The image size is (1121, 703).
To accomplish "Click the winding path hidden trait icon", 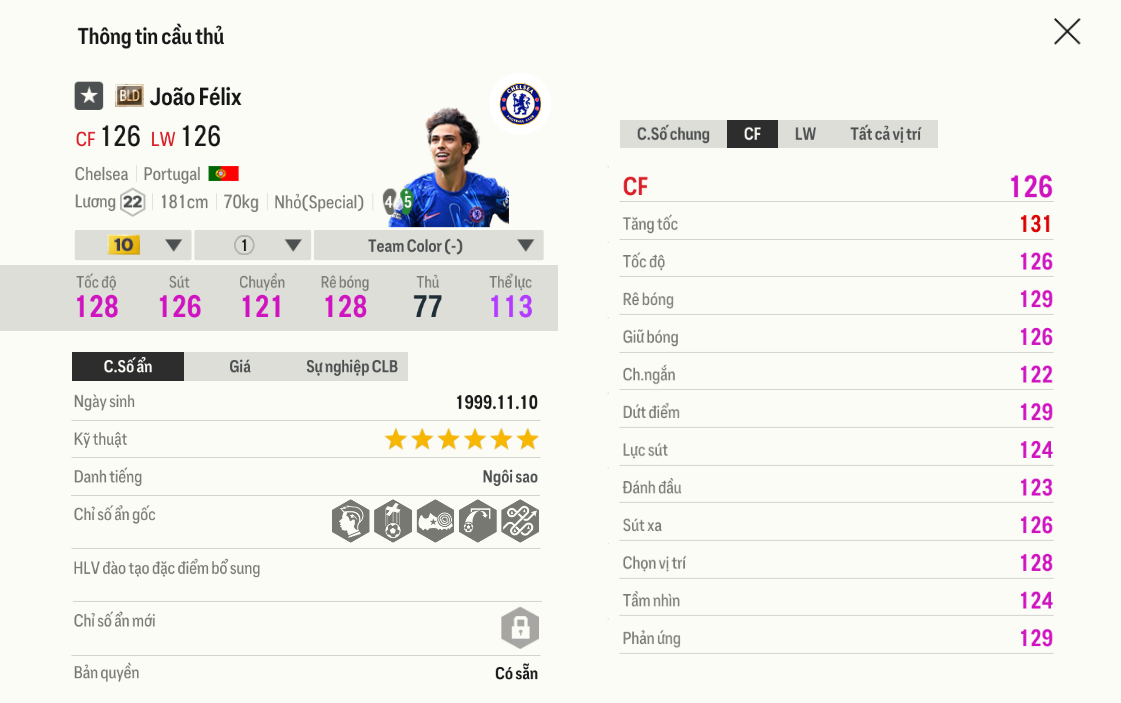I will (520, 521).
